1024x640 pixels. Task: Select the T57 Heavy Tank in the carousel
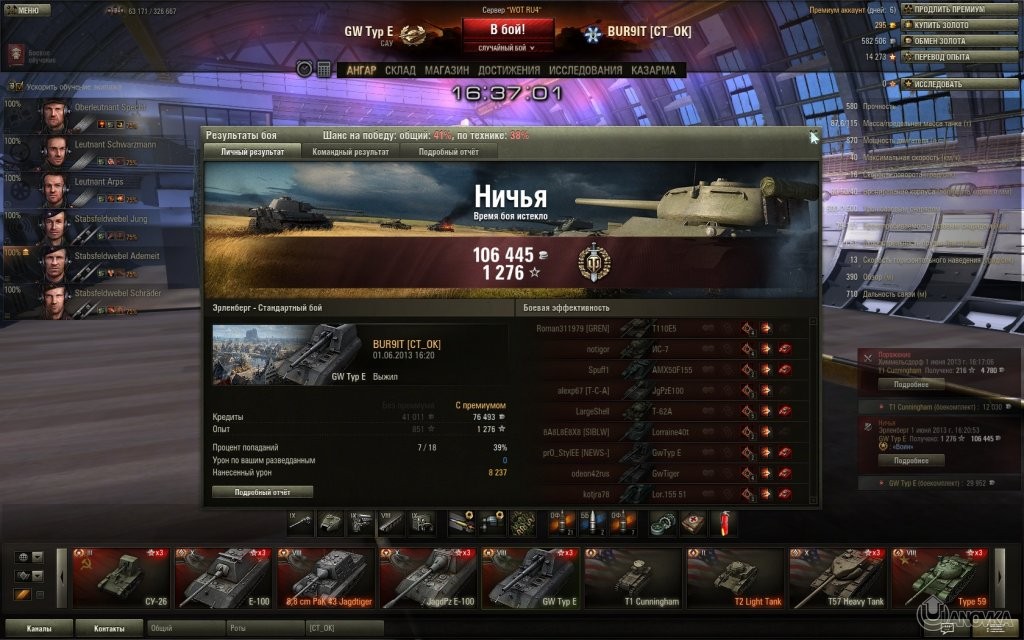[x=836, y=577]
